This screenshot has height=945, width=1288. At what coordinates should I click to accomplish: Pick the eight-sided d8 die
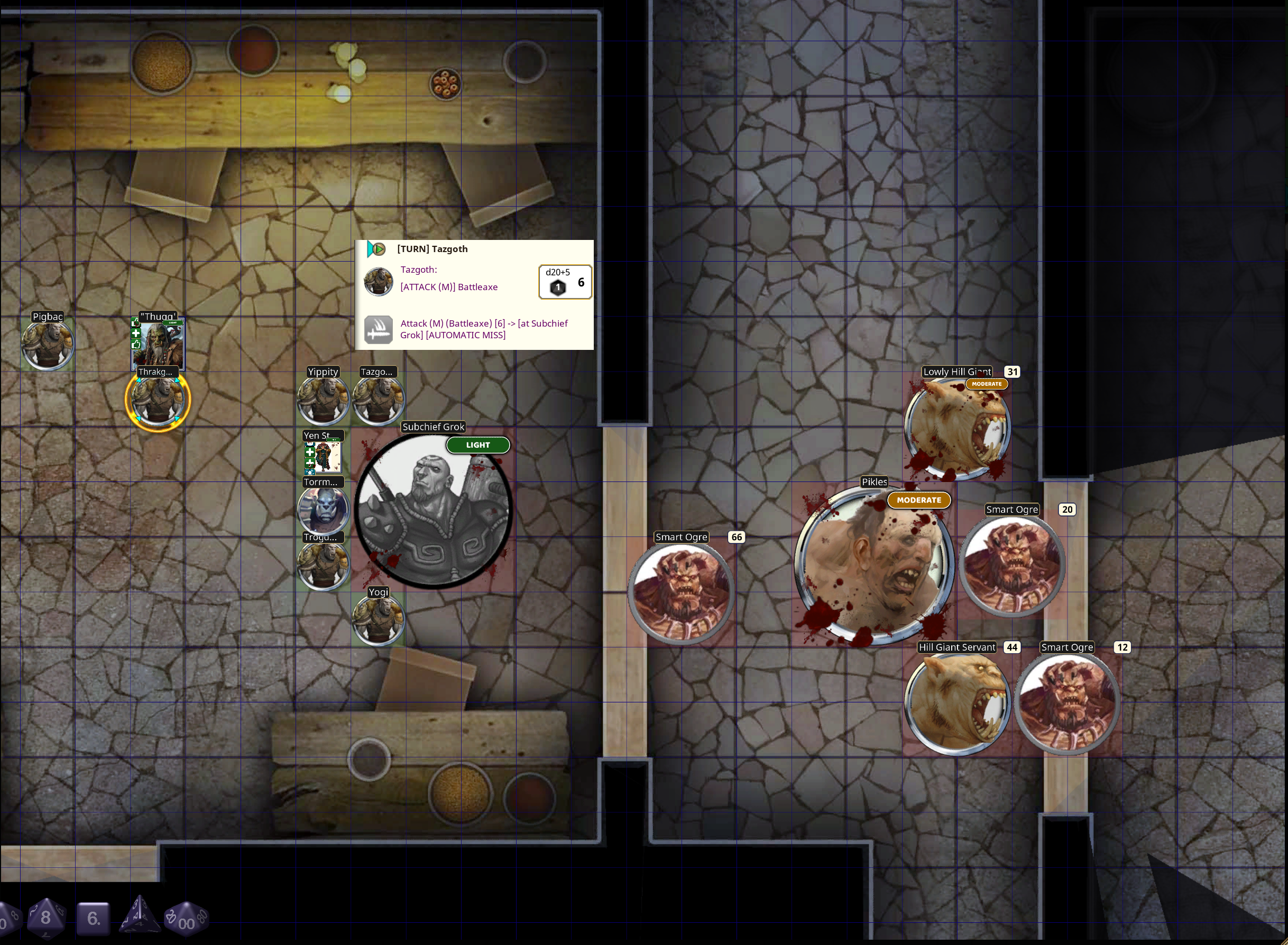[46, 918]
